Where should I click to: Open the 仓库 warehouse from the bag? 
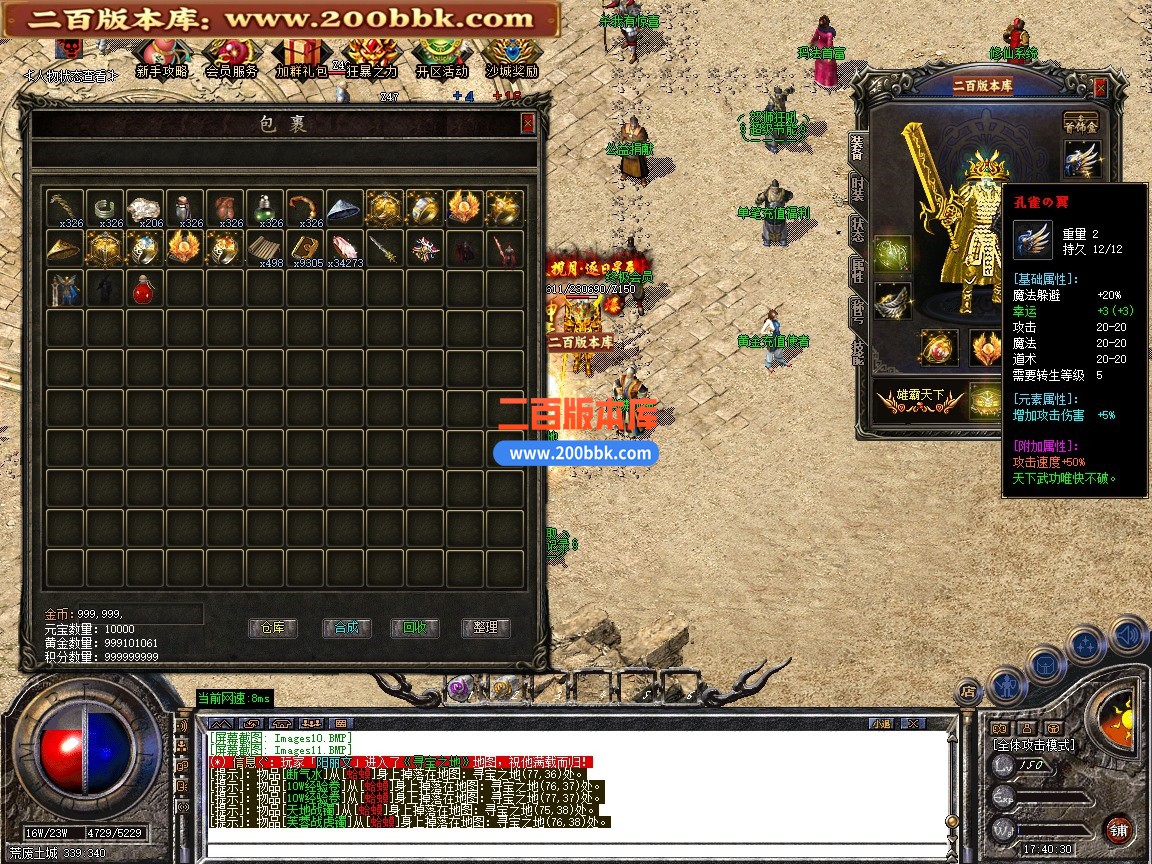click(272, 628)
